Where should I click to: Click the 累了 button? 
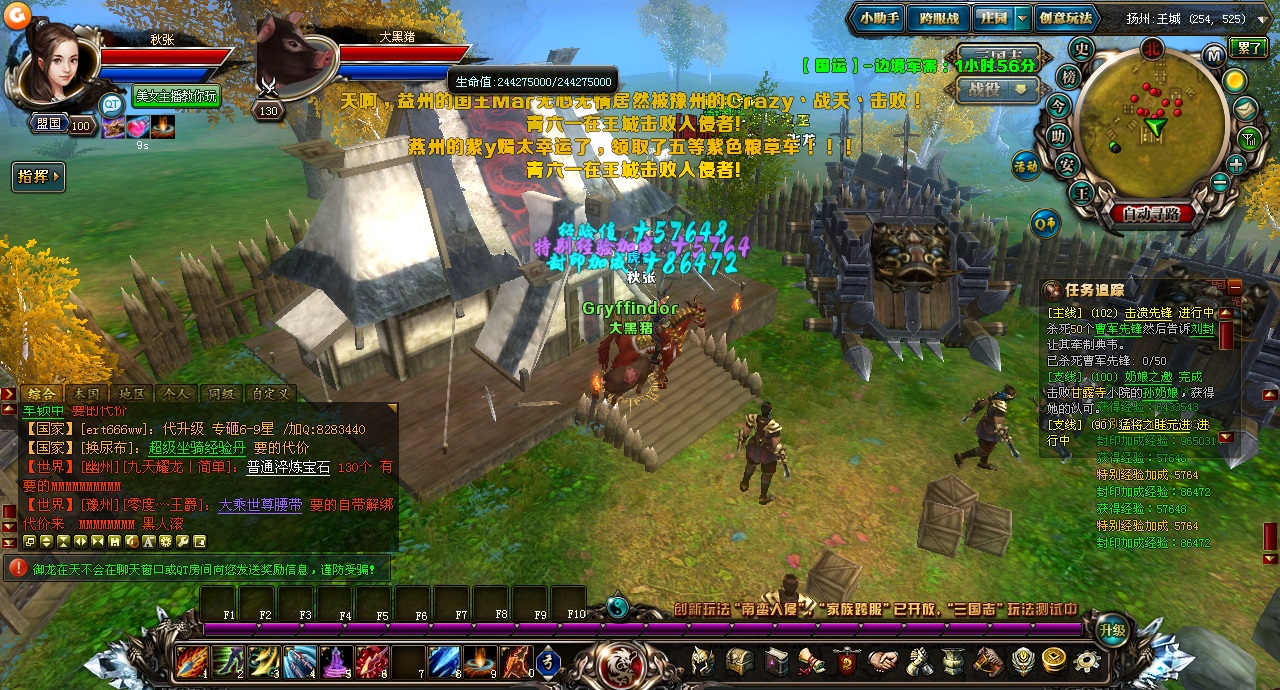pyautogui.click(x=1248, y=47)
